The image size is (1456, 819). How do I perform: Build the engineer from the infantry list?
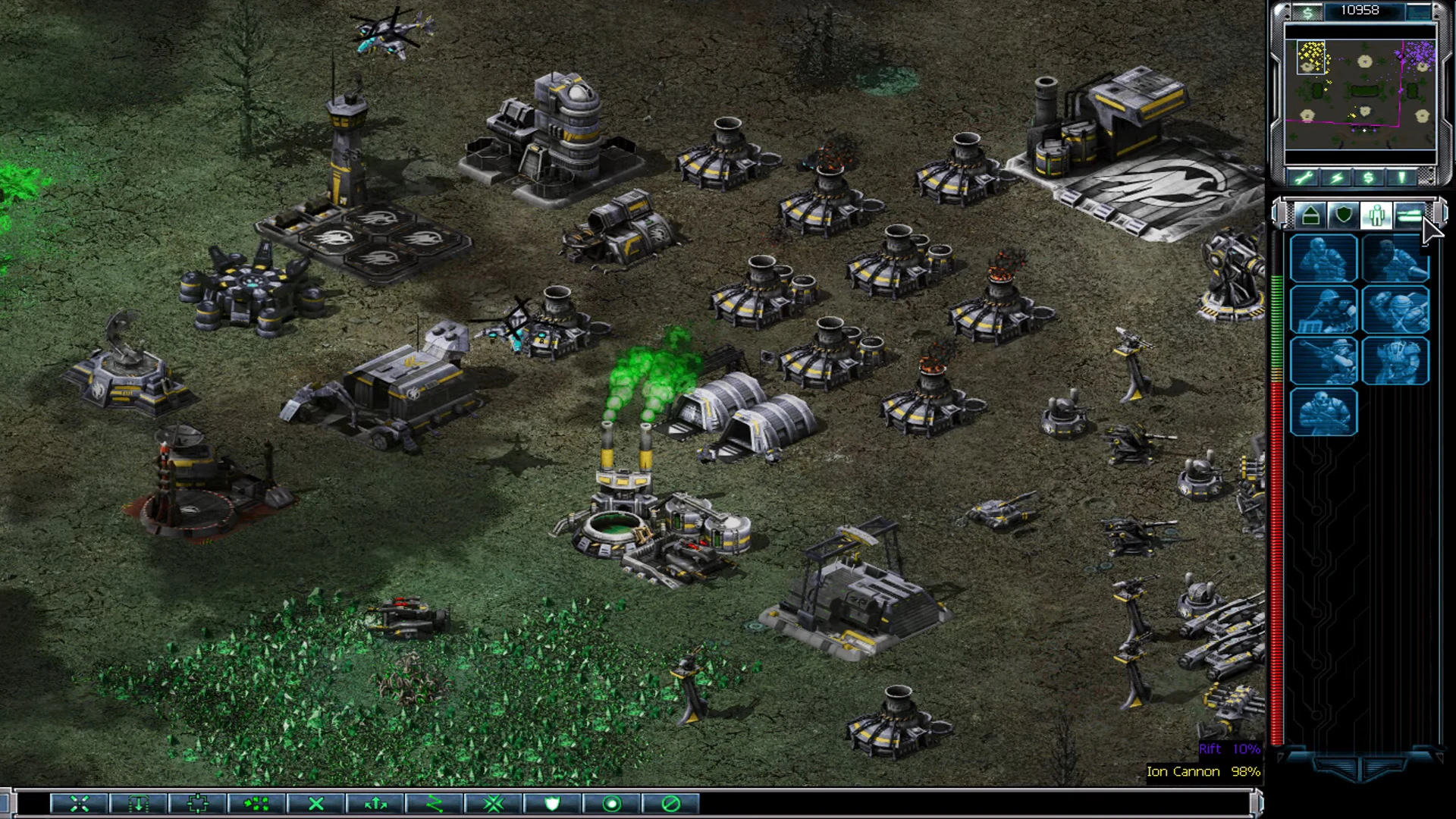pyautogui.click(x=1323, y=309)
